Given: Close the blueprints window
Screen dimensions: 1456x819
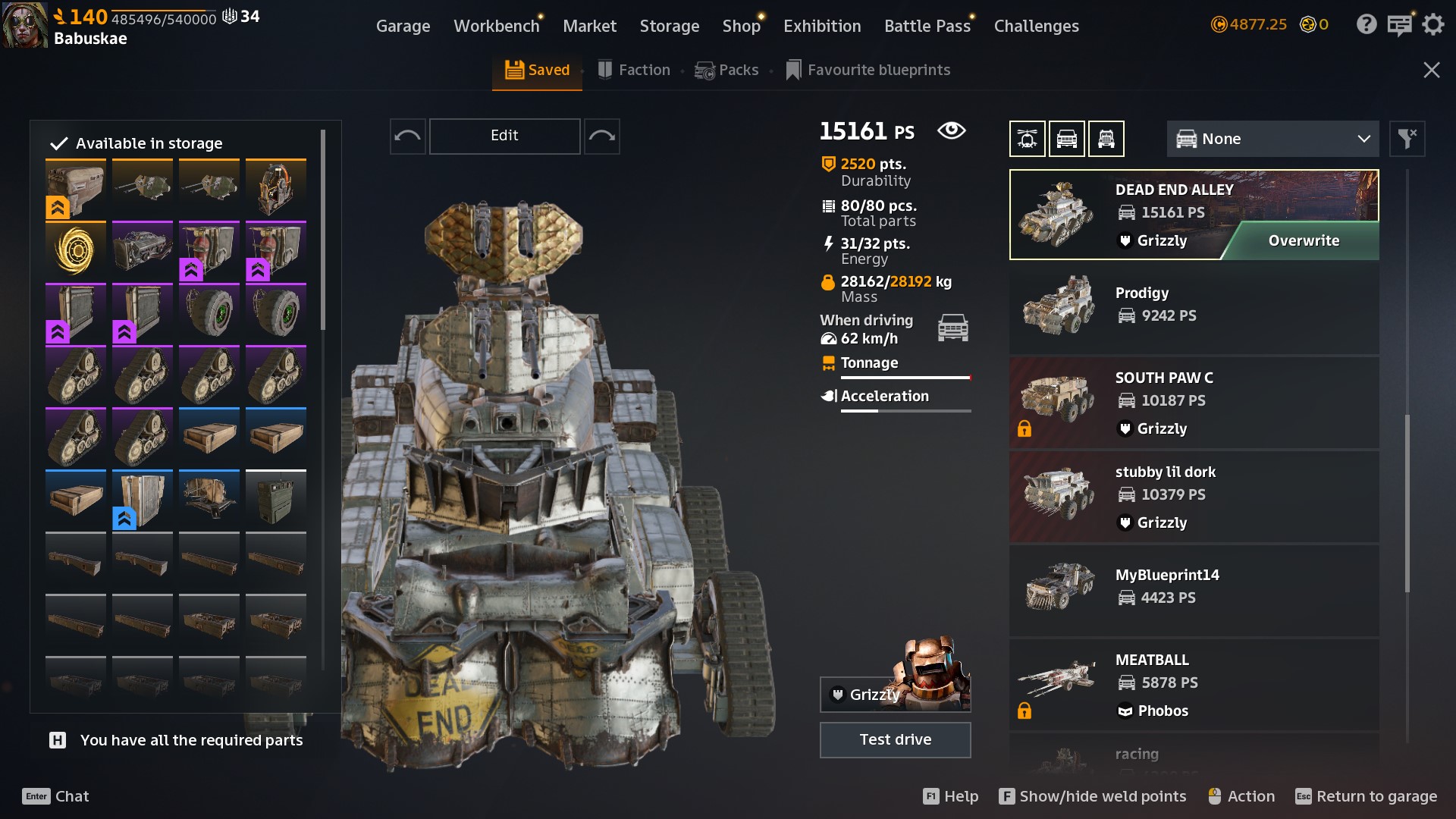Looking at the screenshot, I should (1431, 70).
